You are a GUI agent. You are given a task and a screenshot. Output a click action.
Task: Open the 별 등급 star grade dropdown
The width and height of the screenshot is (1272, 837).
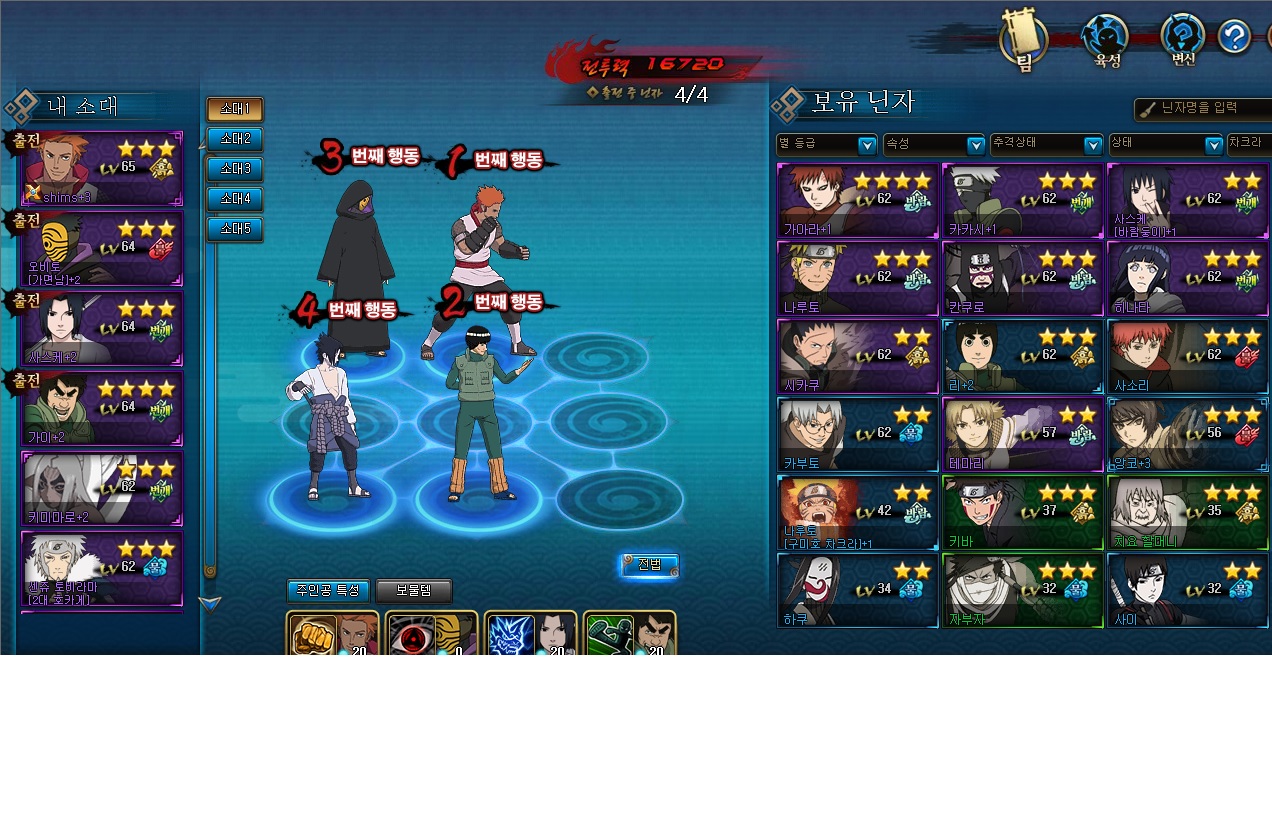click(826, 145)
